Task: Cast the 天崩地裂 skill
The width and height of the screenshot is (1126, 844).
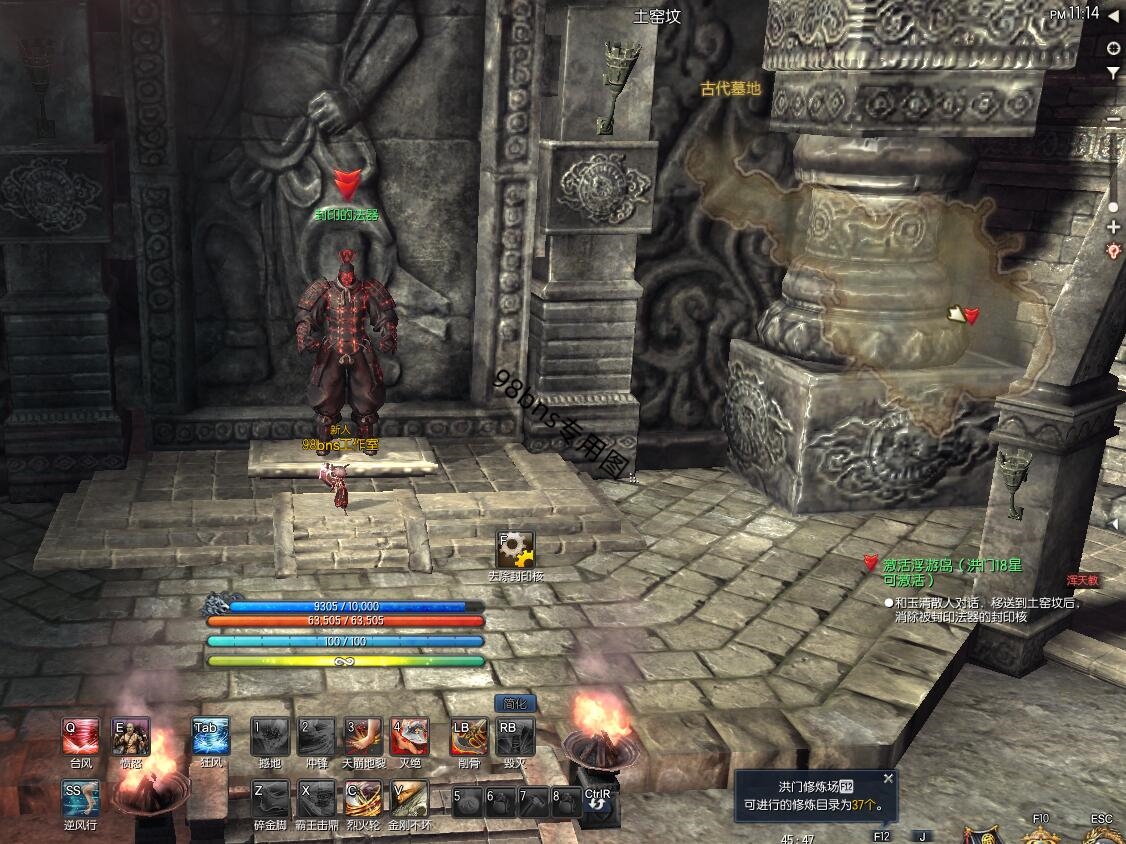Action: [362, 737]
